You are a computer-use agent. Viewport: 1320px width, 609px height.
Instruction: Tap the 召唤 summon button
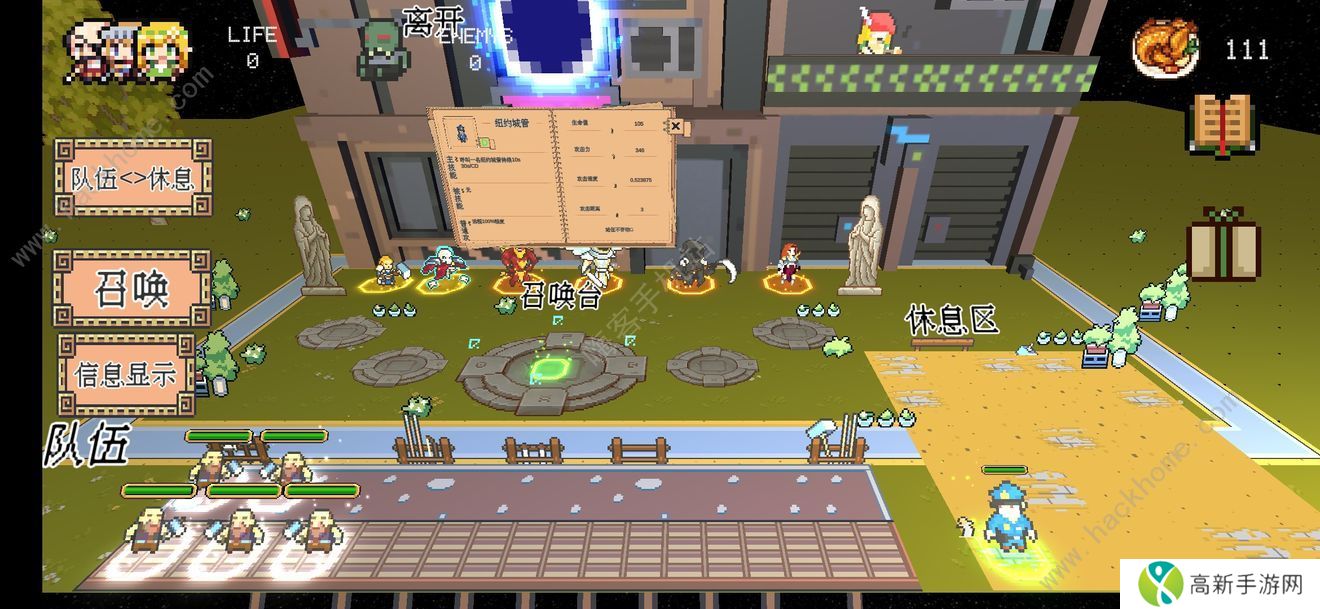132,289
